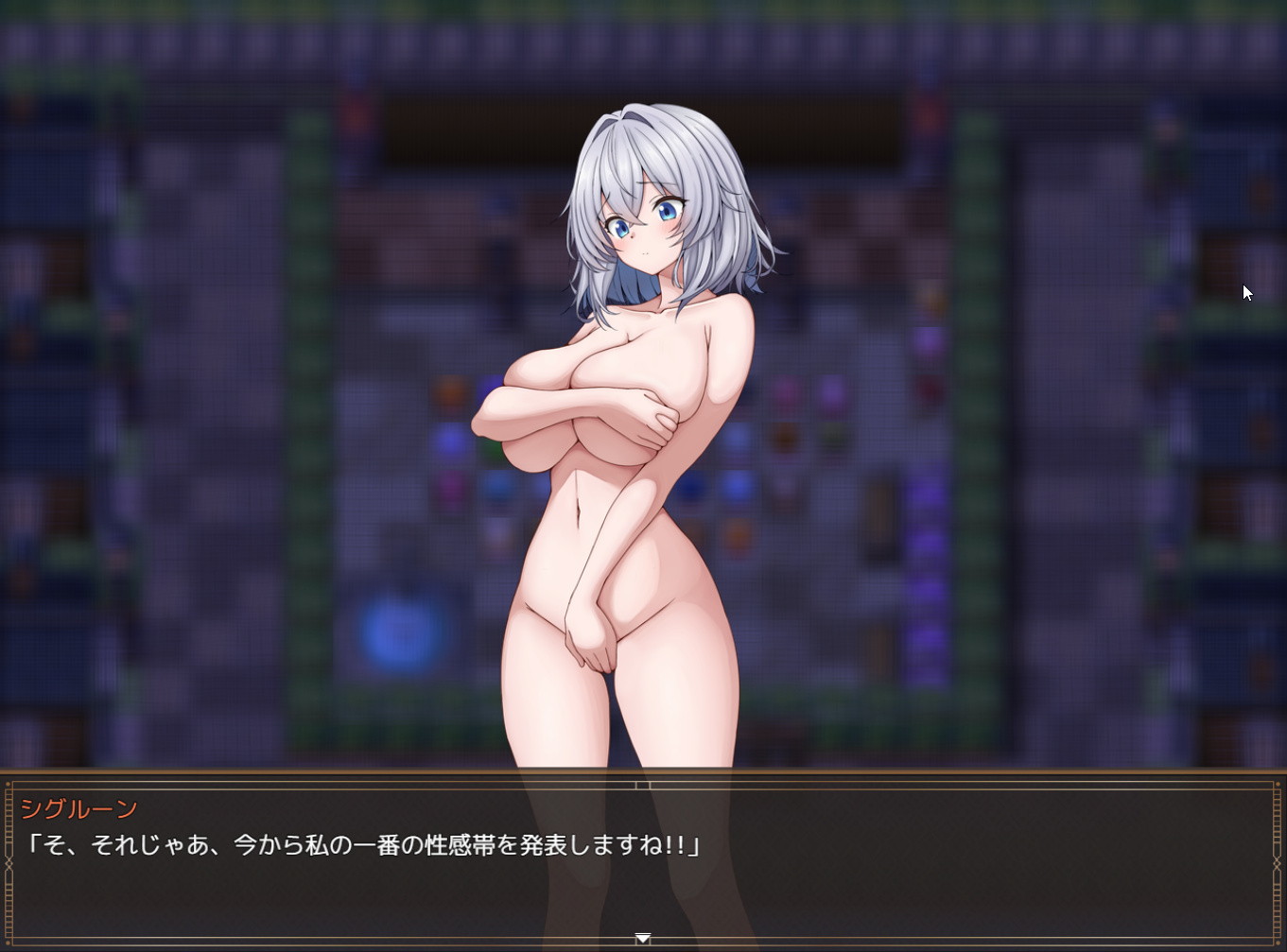Advance dialogue using the down-arrow indicator
This screenshot has width=1287, height=952.
point(643,938)
